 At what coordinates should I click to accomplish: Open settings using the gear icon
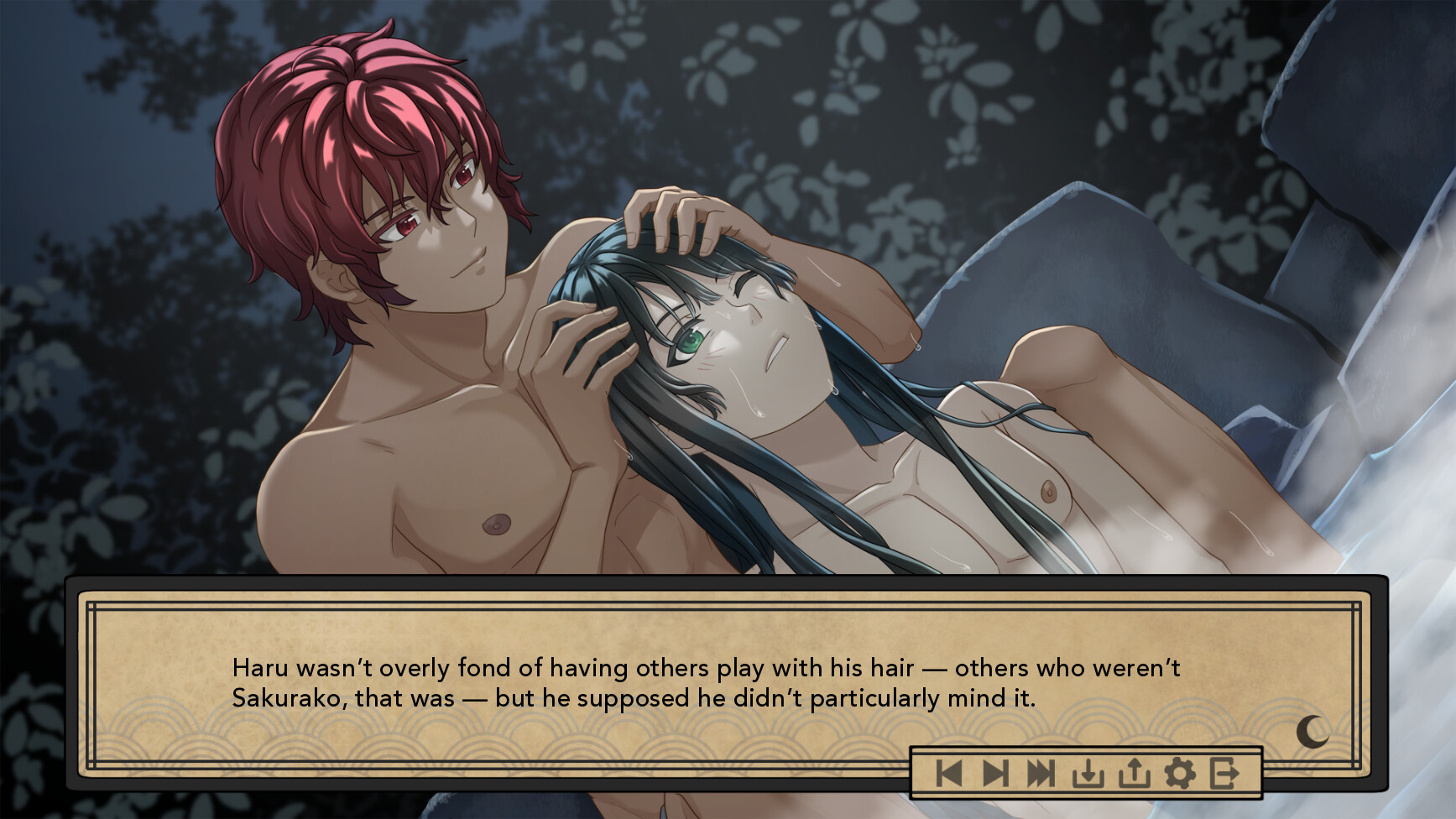[x=1180, y=772]
